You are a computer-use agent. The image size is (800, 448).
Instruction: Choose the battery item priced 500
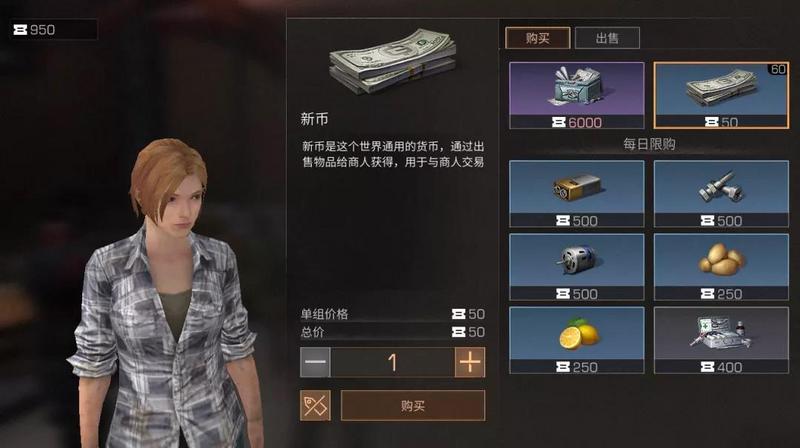576,193
